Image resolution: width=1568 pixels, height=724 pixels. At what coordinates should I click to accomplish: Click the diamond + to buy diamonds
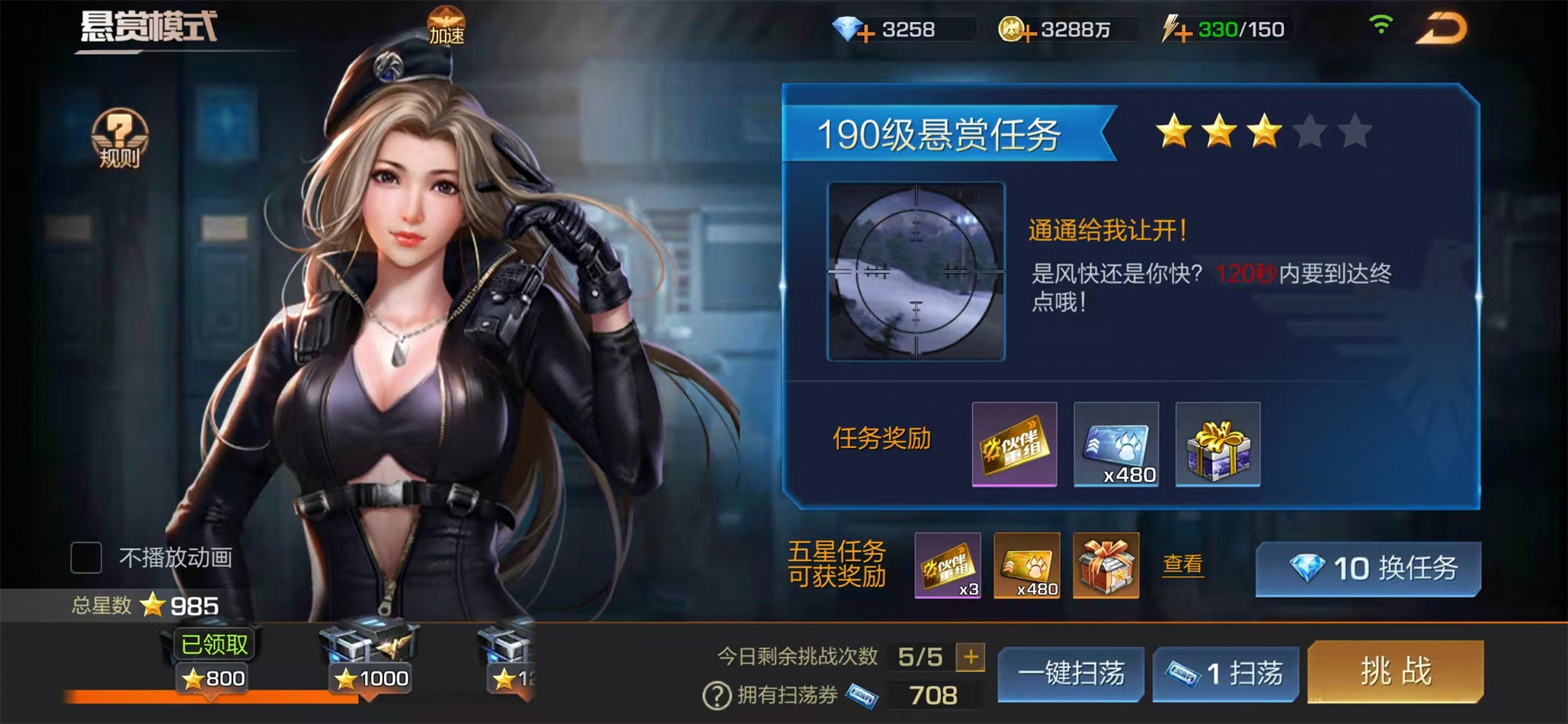[x=868, y=29]
